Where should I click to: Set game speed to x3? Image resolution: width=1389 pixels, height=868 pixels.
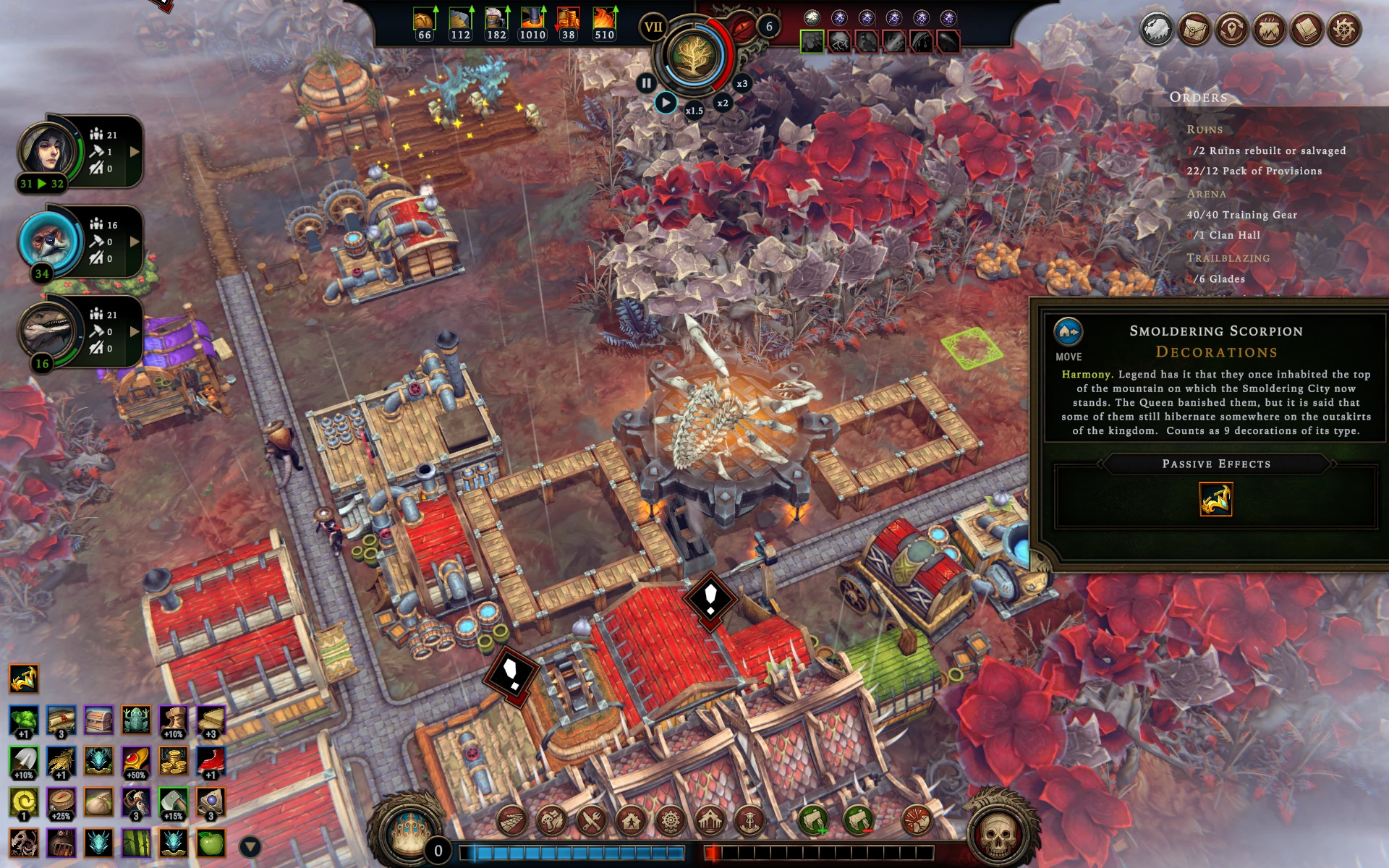click(x=742, y=84)
